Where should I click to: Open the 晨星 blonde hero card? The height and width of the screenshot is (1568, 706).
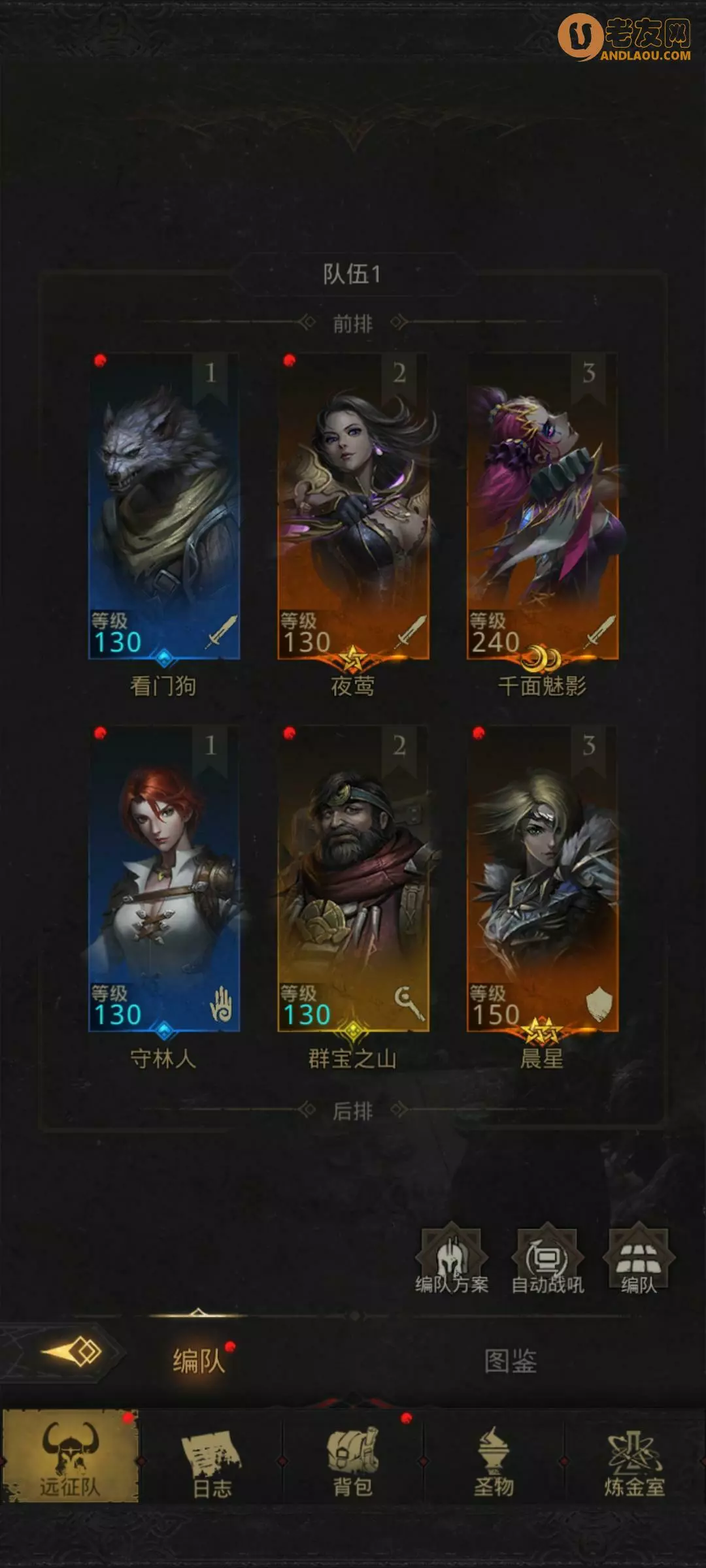[542, 879]
